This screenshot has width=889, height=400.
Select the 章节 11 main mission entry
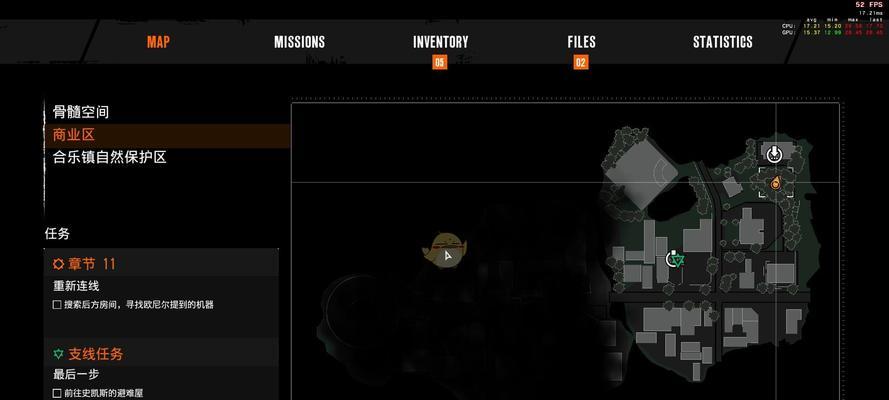(85, 264)
